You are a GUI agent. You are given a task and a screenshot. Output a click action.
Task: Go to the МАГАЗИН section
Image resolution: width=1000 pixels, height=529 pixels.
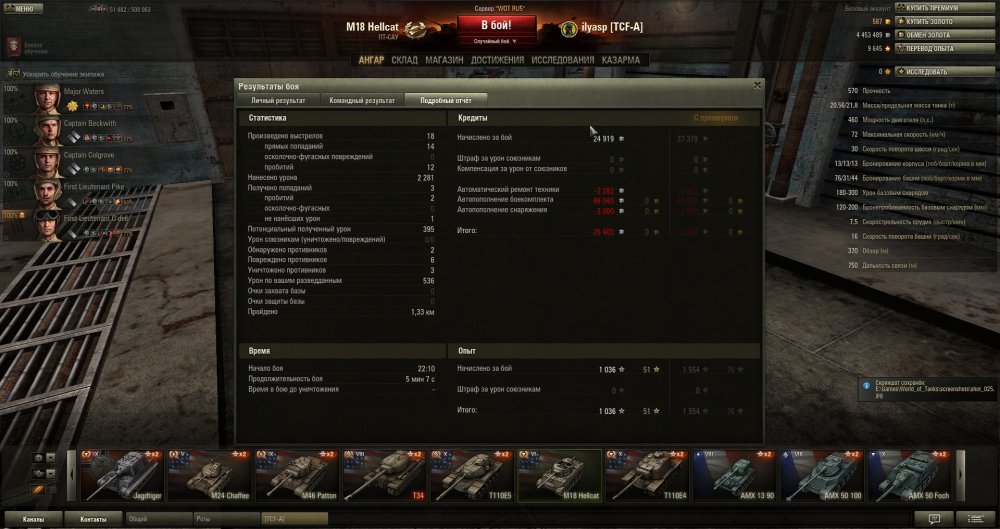(x=444, y=60)
